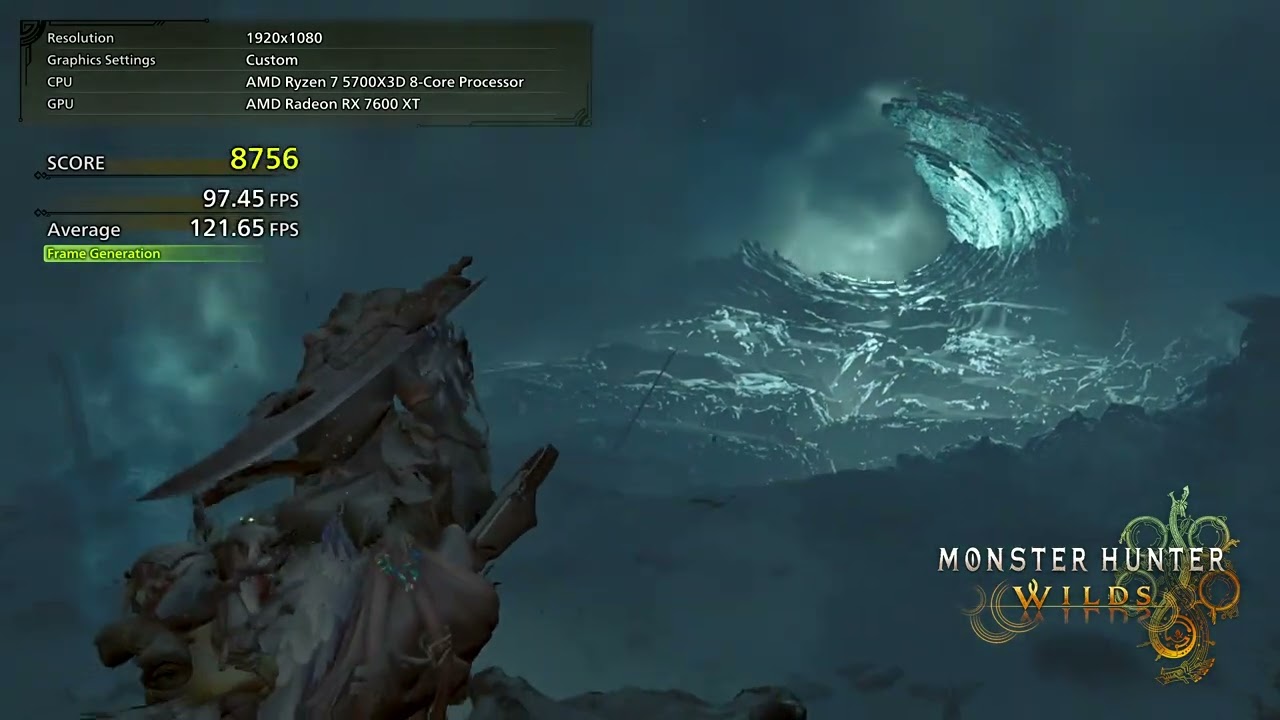Click the green Frame Generation progress bar
1280x720 pixels.
pos(153,253)
